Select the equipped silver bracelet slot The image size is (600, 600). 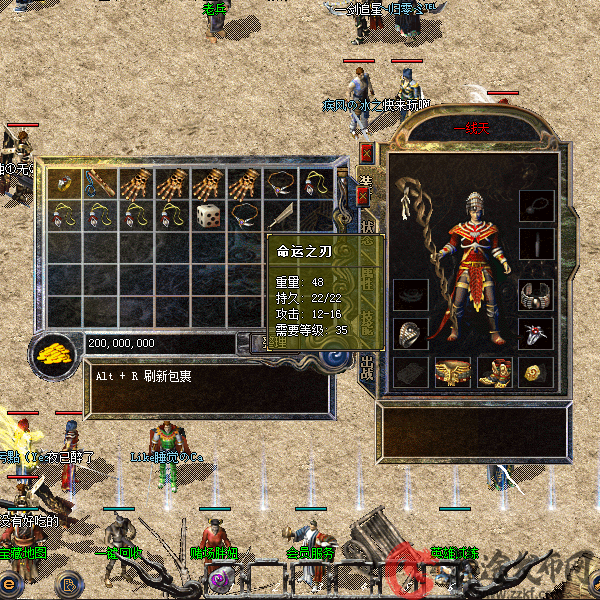(x=536, y=295)
